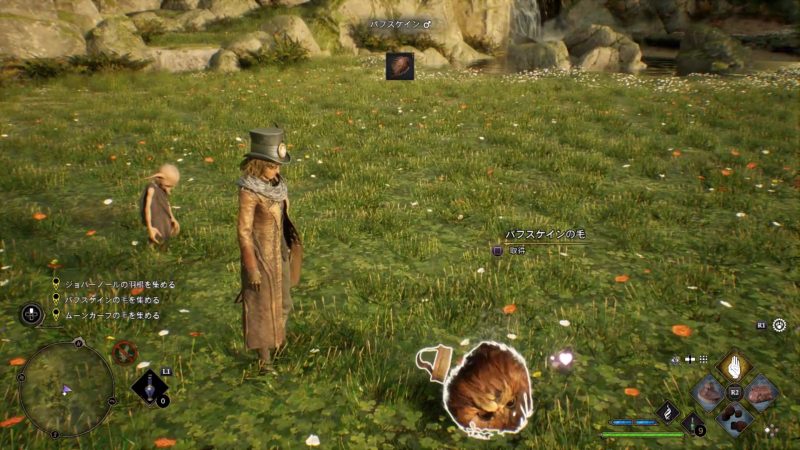Image resolution: width=800 pixels, height=450 pixels.
Task: Click the Puffskein fur pickup label
Action: click(545, 235)
